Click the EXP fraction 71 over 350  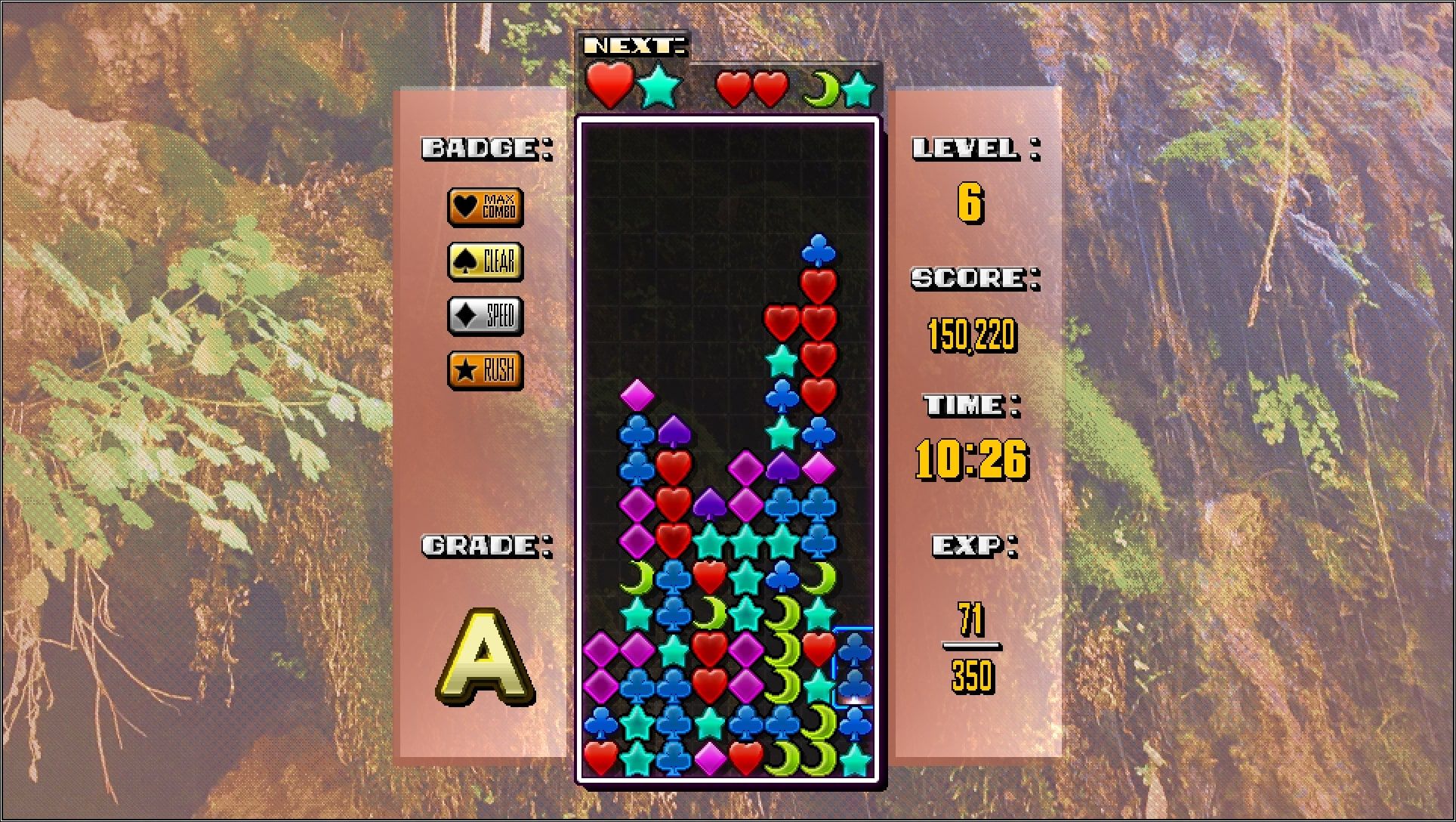tap(973, 646)
